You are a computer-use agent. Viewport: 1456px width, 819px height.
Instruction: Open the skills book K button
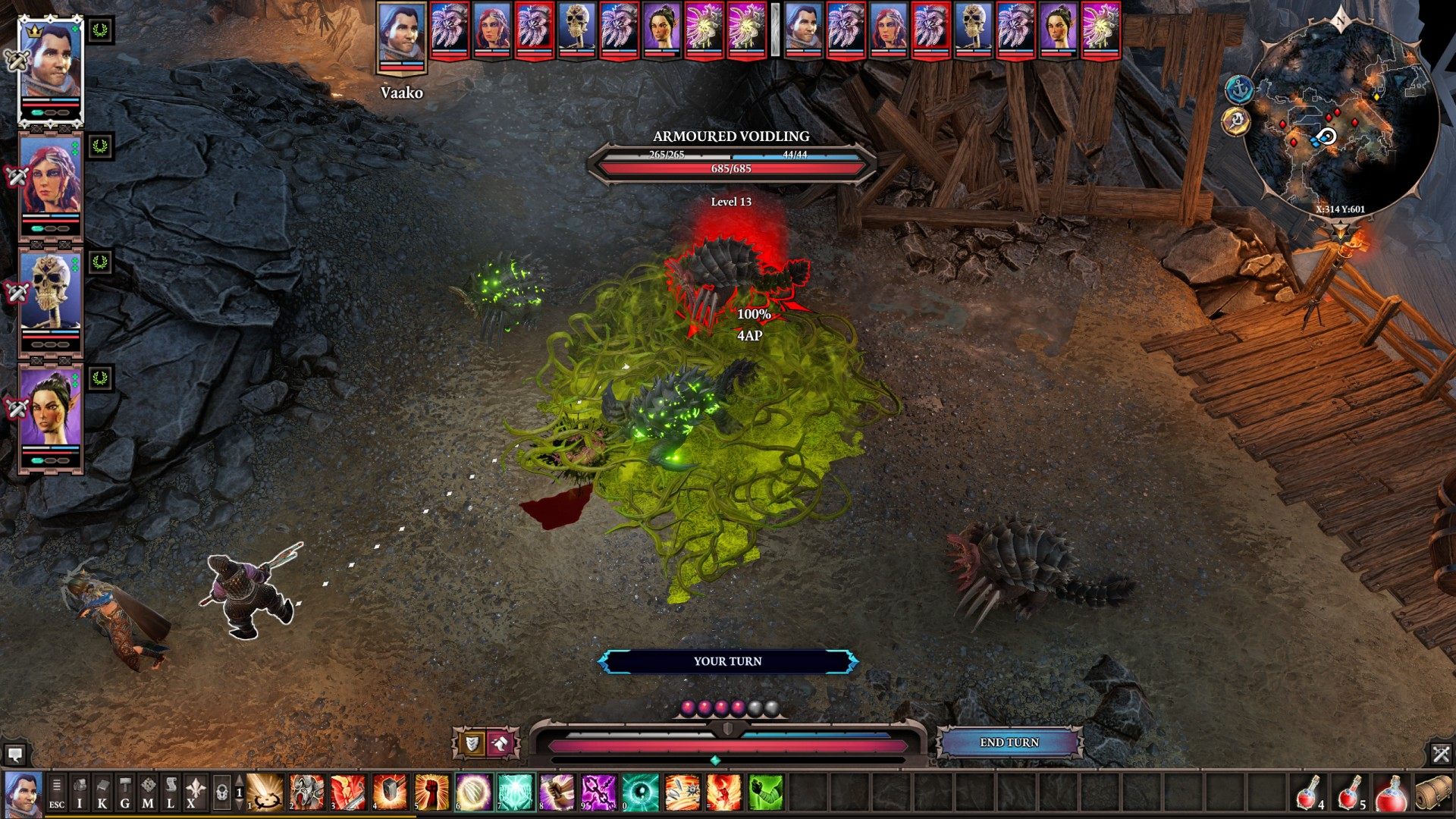[x=102, y=792]
